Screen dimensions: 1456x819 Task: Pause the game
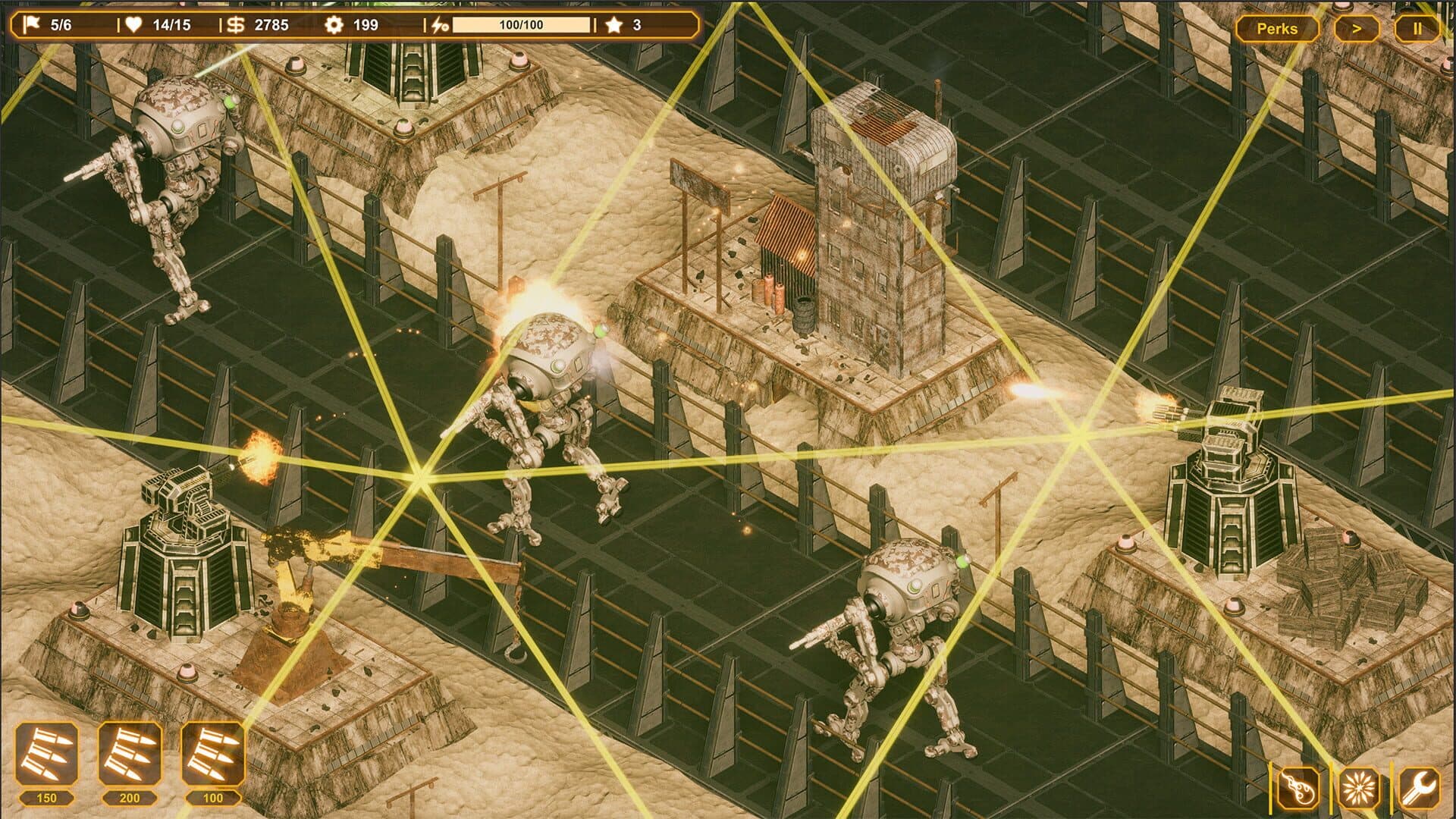click(x=1417, y=29)
